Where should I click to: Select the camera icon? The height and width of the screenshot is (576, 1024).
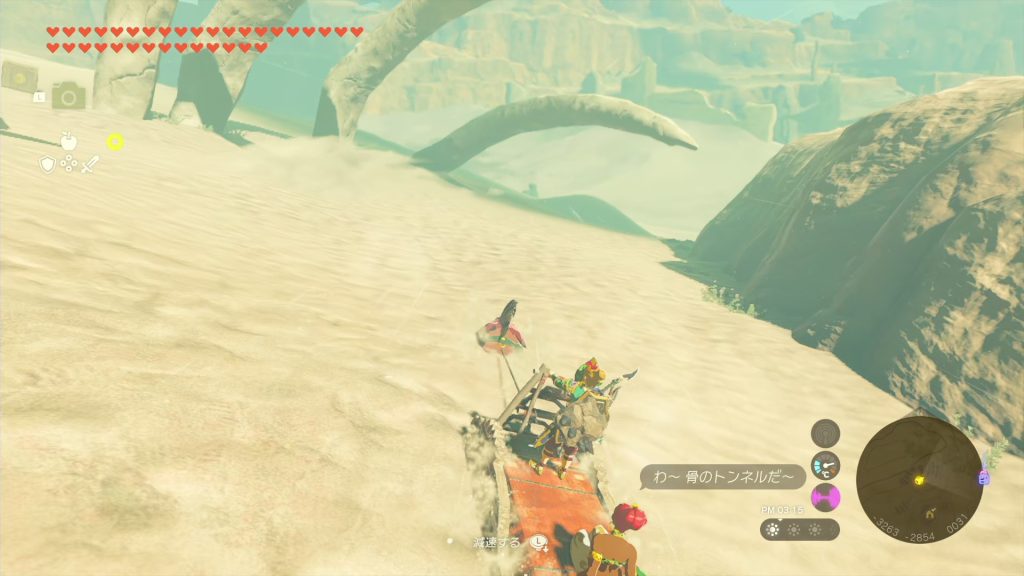pyautogui.click(x=69, y=96)
